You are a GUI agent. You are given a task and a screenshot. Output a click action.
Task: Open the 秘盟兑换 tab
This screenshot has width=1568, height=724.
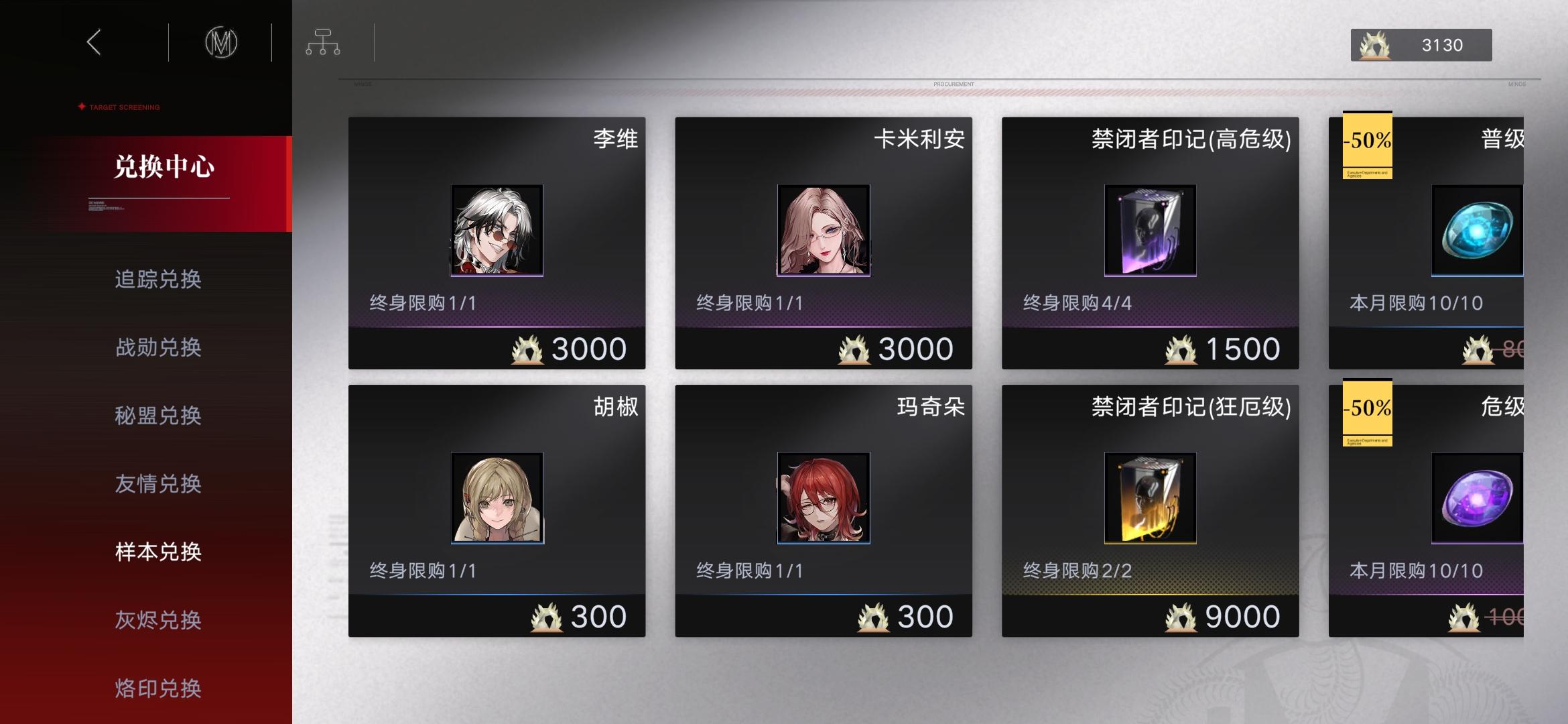pyautogui.click(x=159, y=416)
